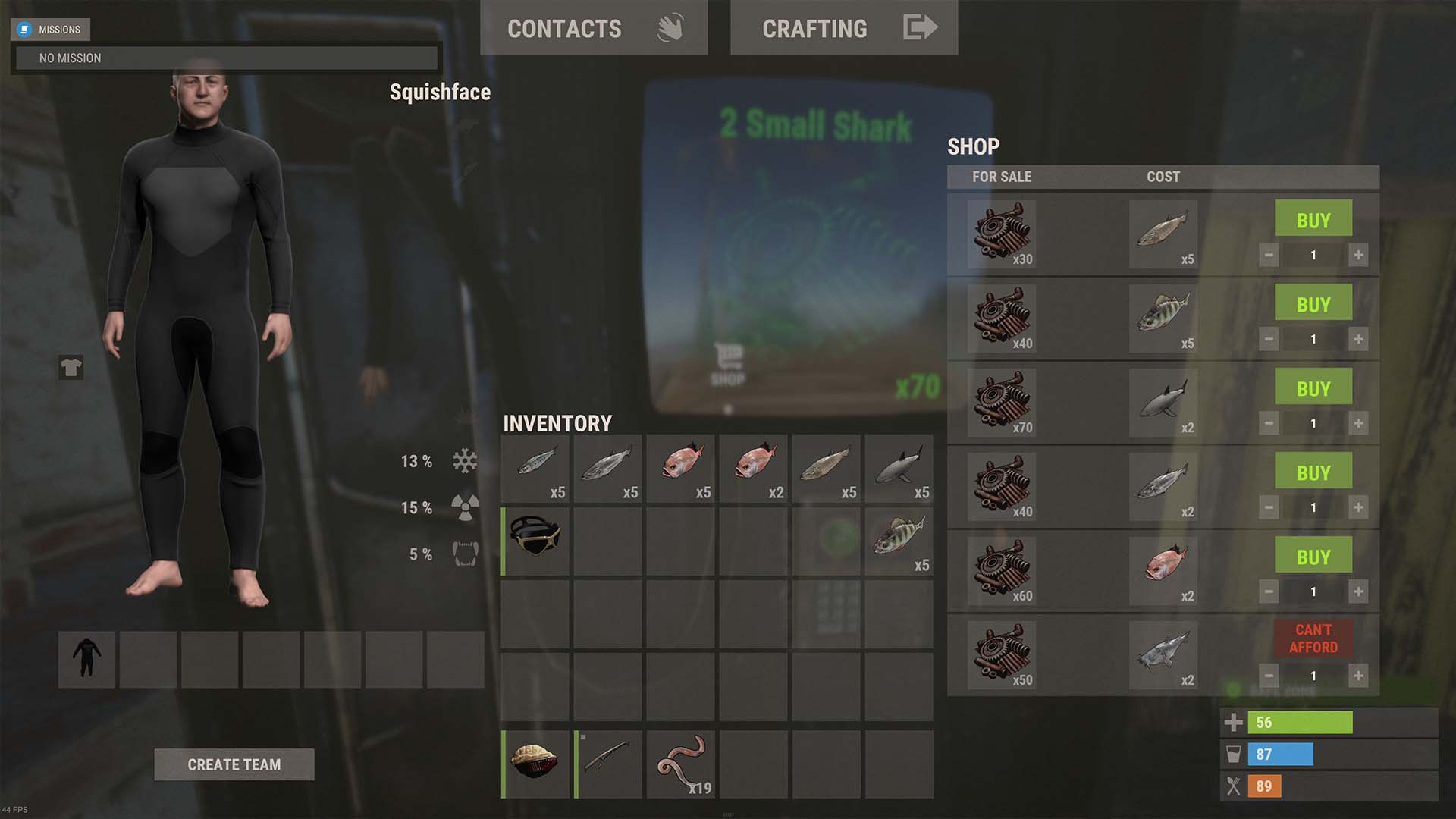Screen dimensions: 1456x819
Task: Click the Can't Afford button
Action: [x=1313, y=639]
